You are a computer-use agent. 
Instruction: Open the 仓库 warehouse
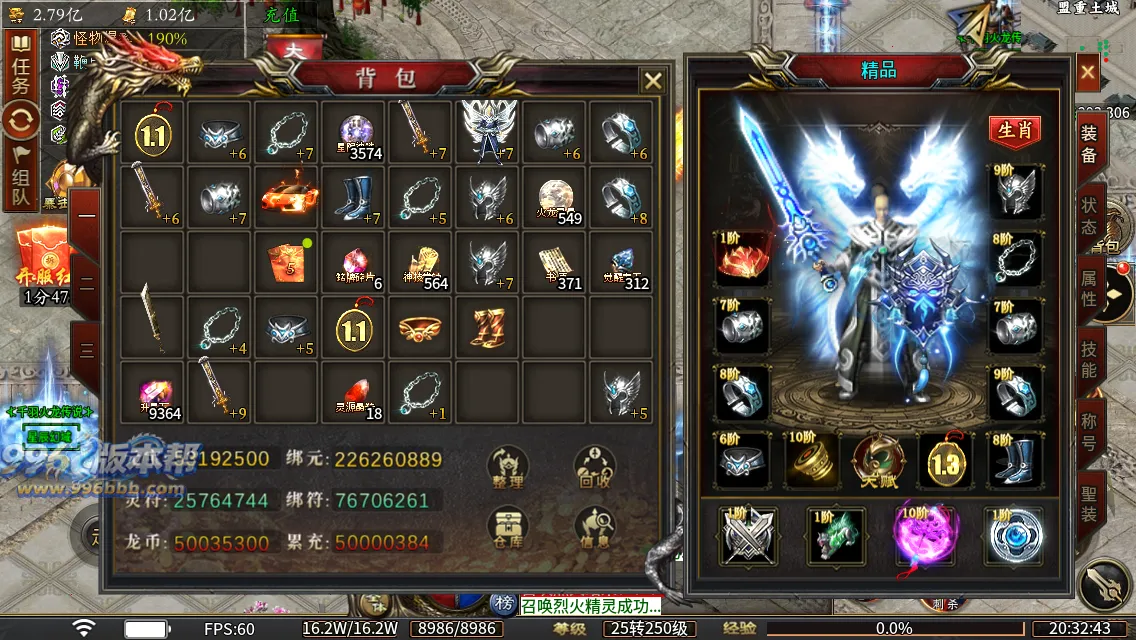508,527
